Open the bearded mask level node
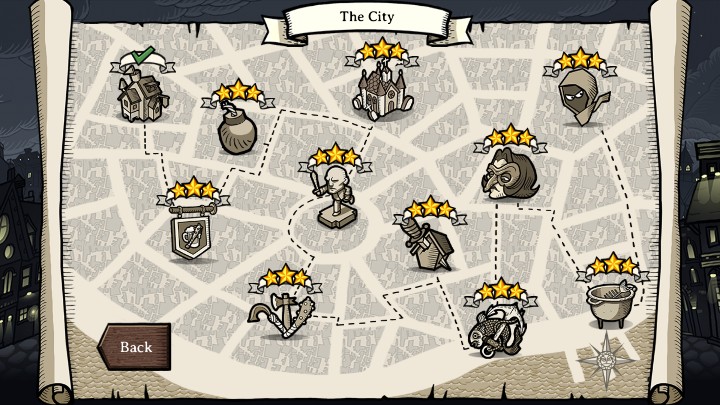 click(508, 174)
